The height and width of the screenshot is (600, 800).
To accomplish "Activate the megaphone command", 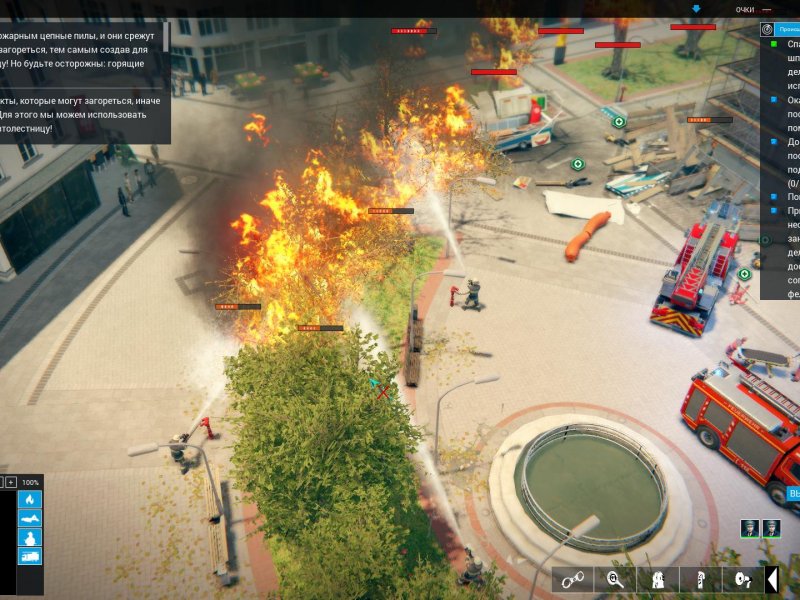I will click(x=742, y=579).
